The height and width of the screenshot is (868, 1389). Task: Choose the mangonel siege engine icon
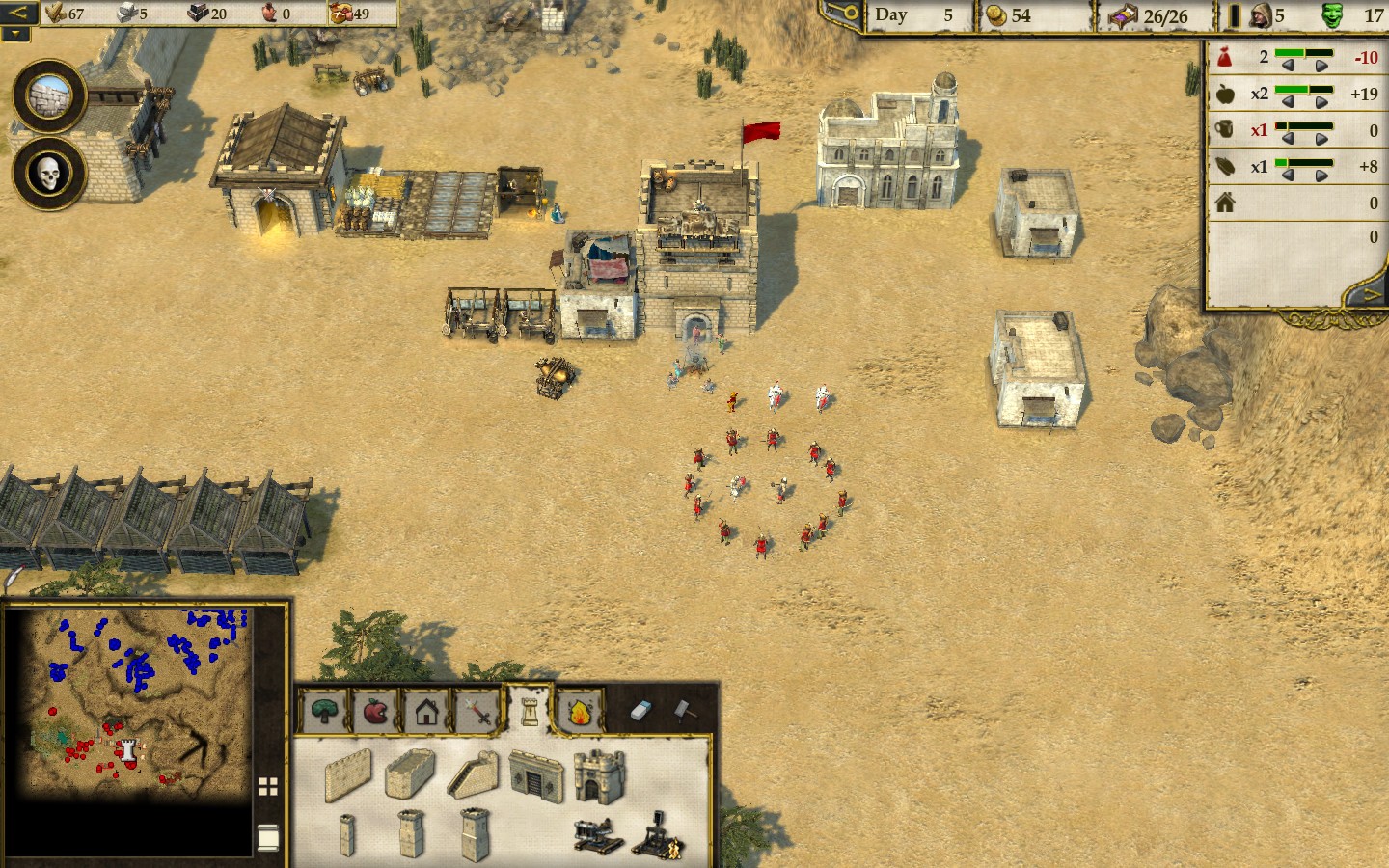coord(658,833)
